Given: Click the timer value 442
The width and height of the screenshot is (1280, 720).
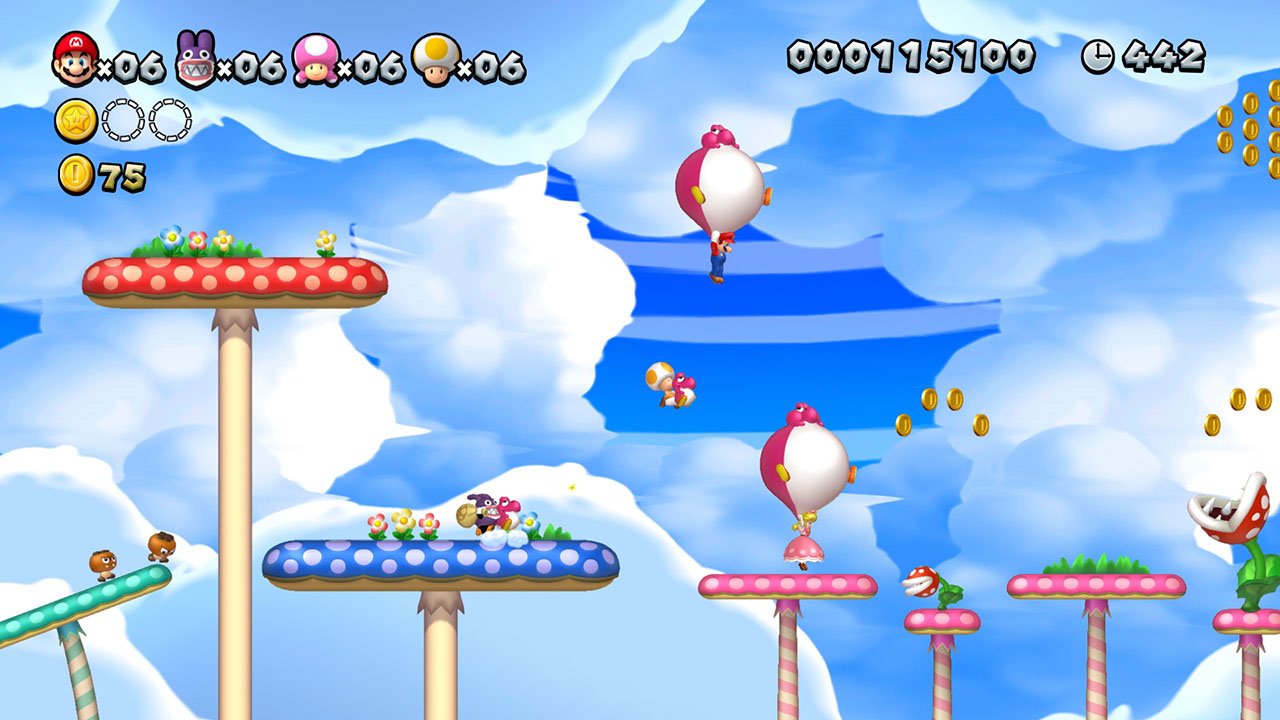Looking at the screenshot, I should pyautogui.click(x=1165, y=57).
